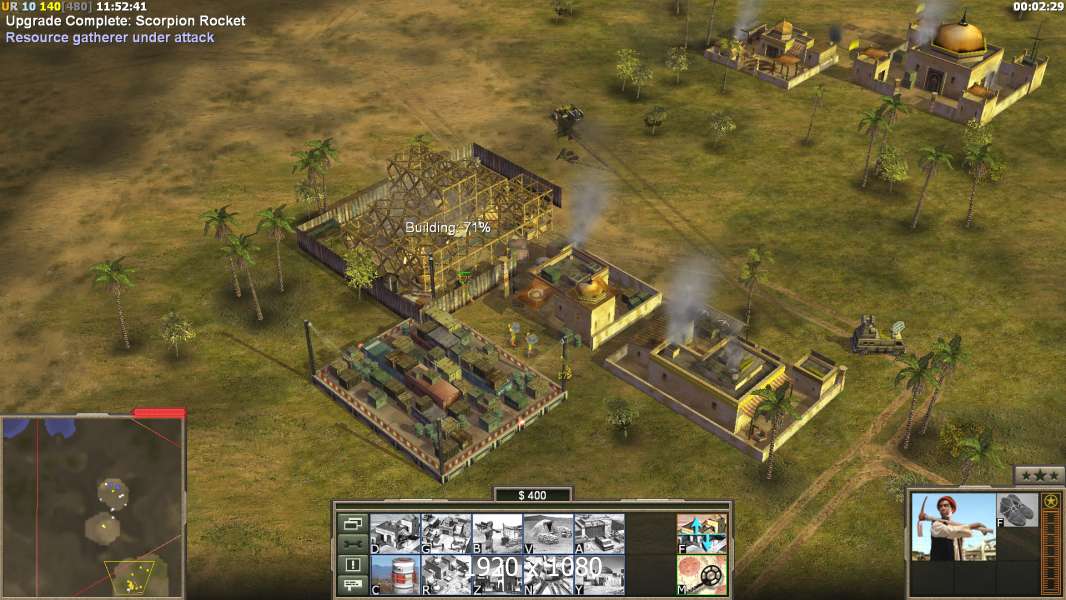
Task: Activate the mine detector command icon
Action: (x=702, y=574)
